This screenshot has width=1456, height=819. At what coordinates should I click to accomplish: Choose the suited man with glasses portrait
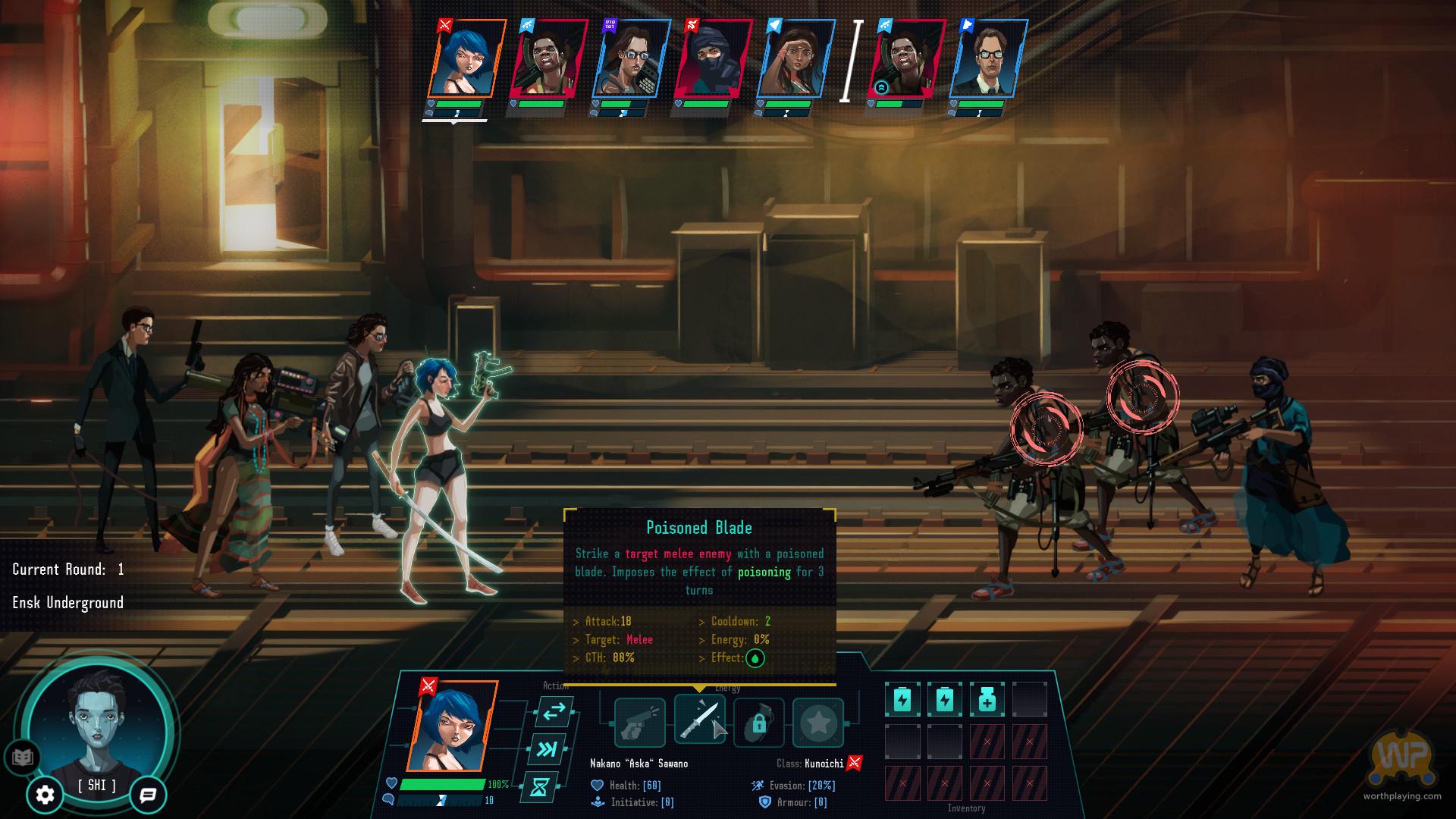[x=988, y=60]
